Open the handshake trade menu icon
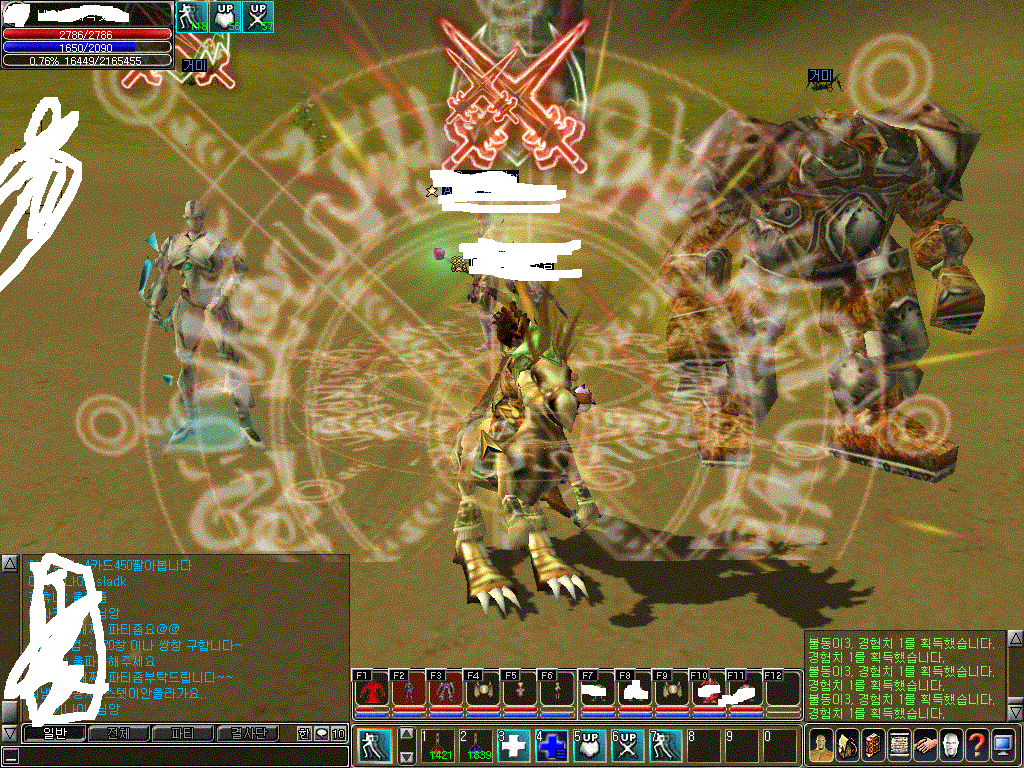 925,746
